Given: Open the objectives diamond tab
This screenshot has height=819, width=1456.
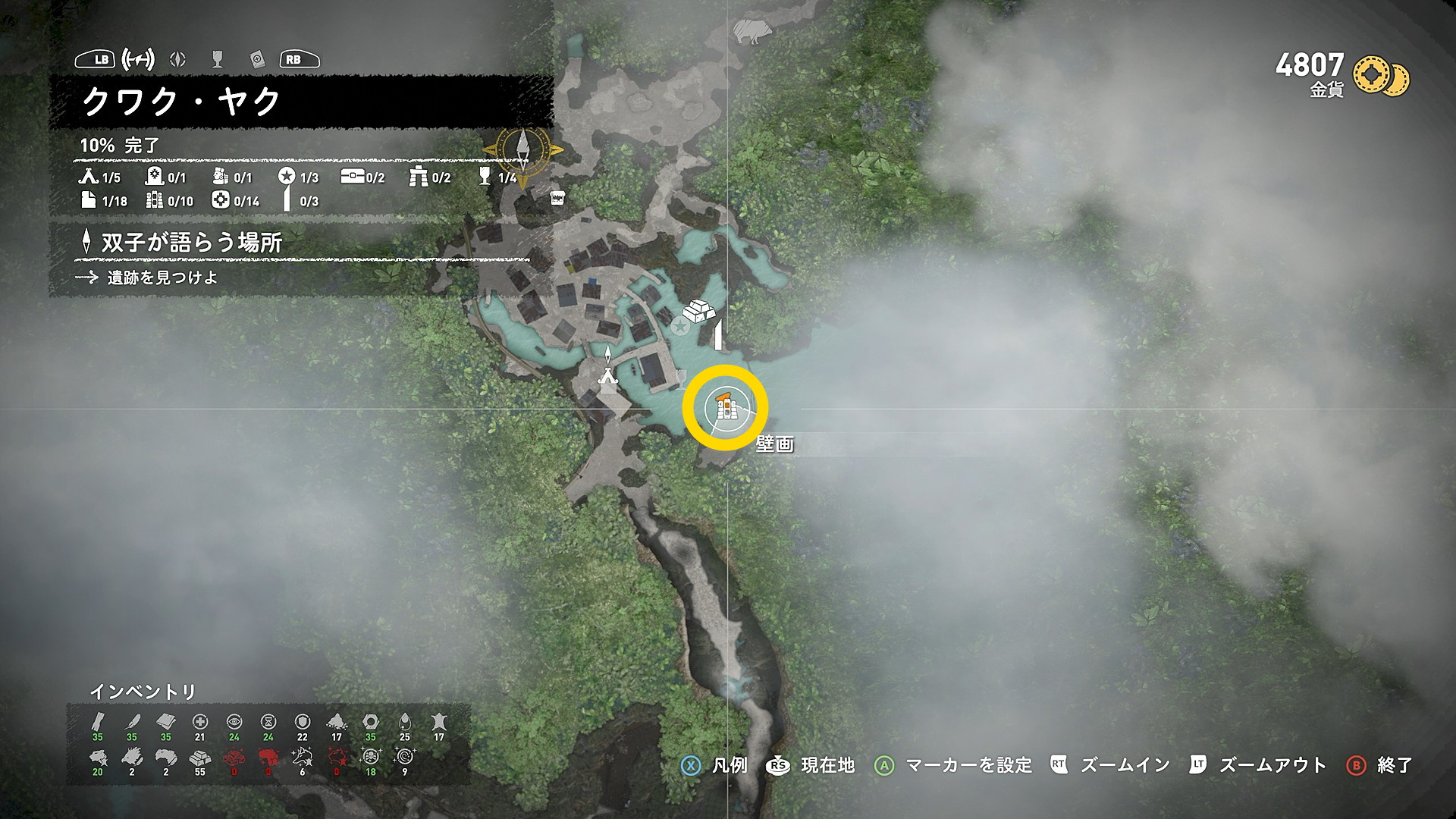Looking at the screenshot, I should point(178,59).
